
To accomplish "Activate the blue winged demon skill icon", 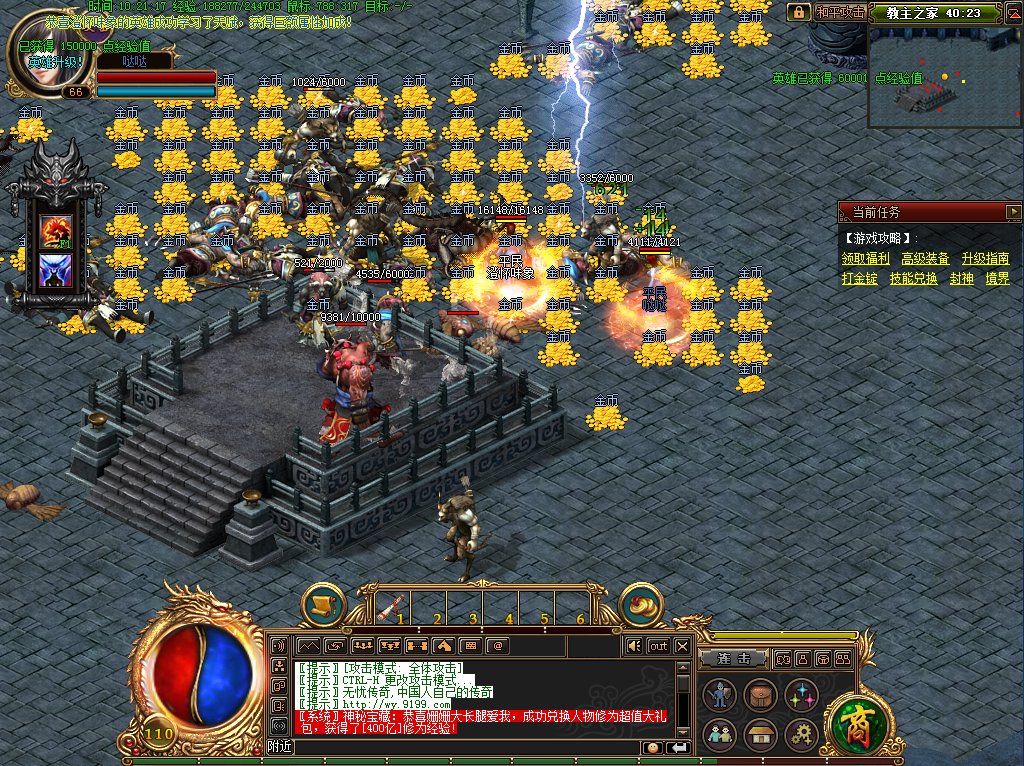I will [x=52, y=270].
